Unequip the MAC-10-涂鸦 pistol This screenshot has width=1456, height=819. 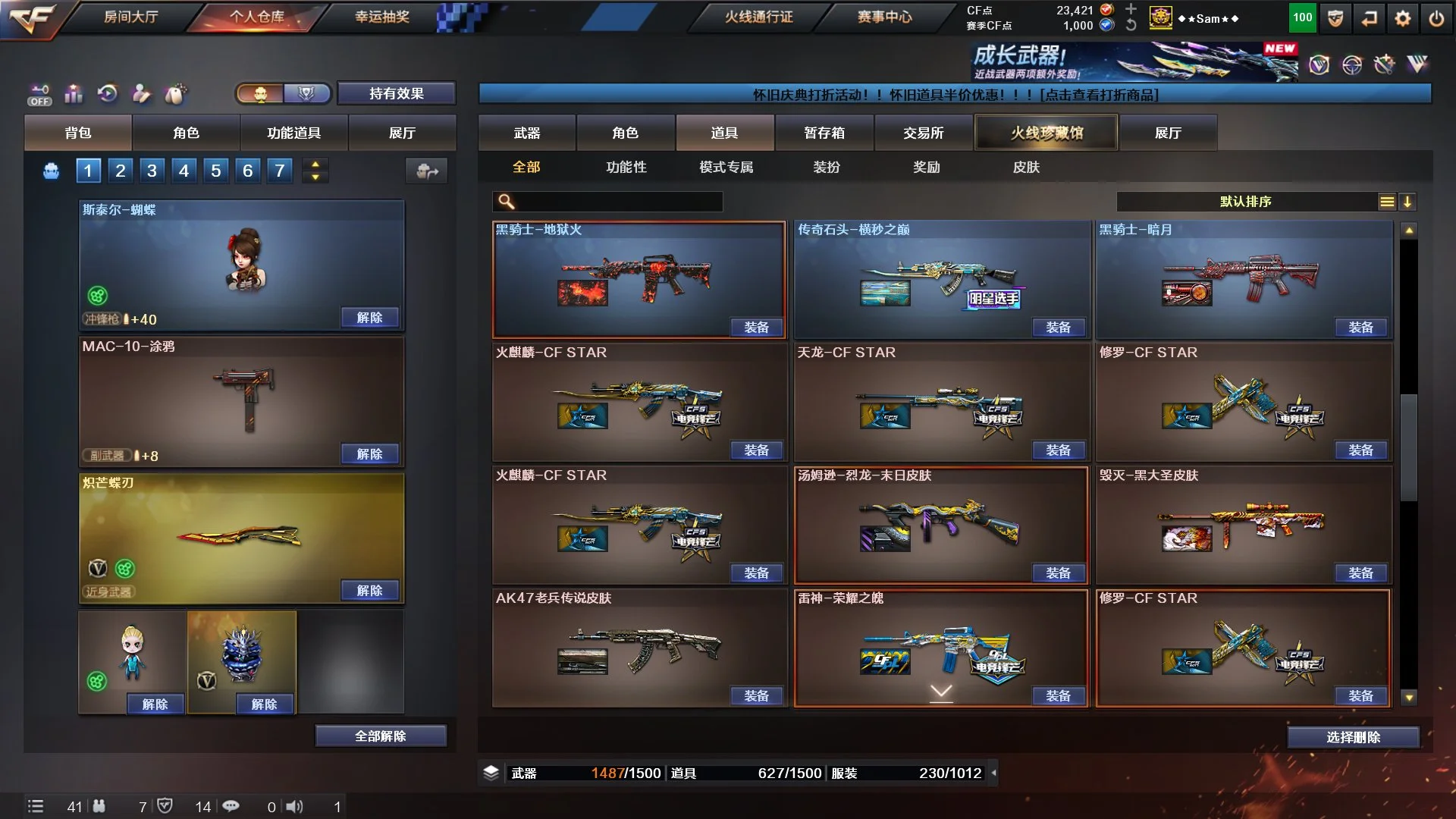(x=369, y=453)
